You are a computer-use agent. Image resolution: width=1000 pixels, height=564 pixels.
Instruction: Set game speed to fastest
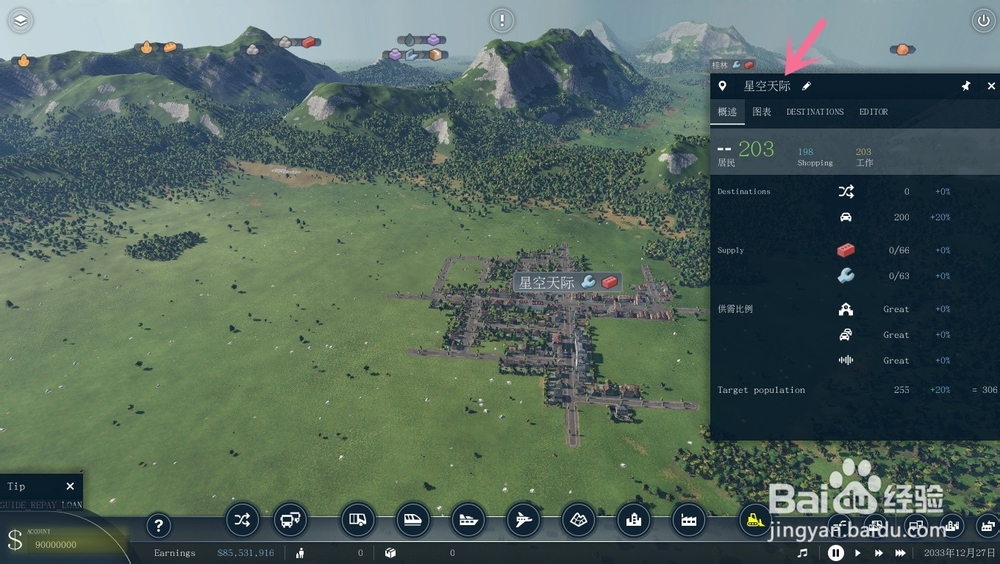901,553
